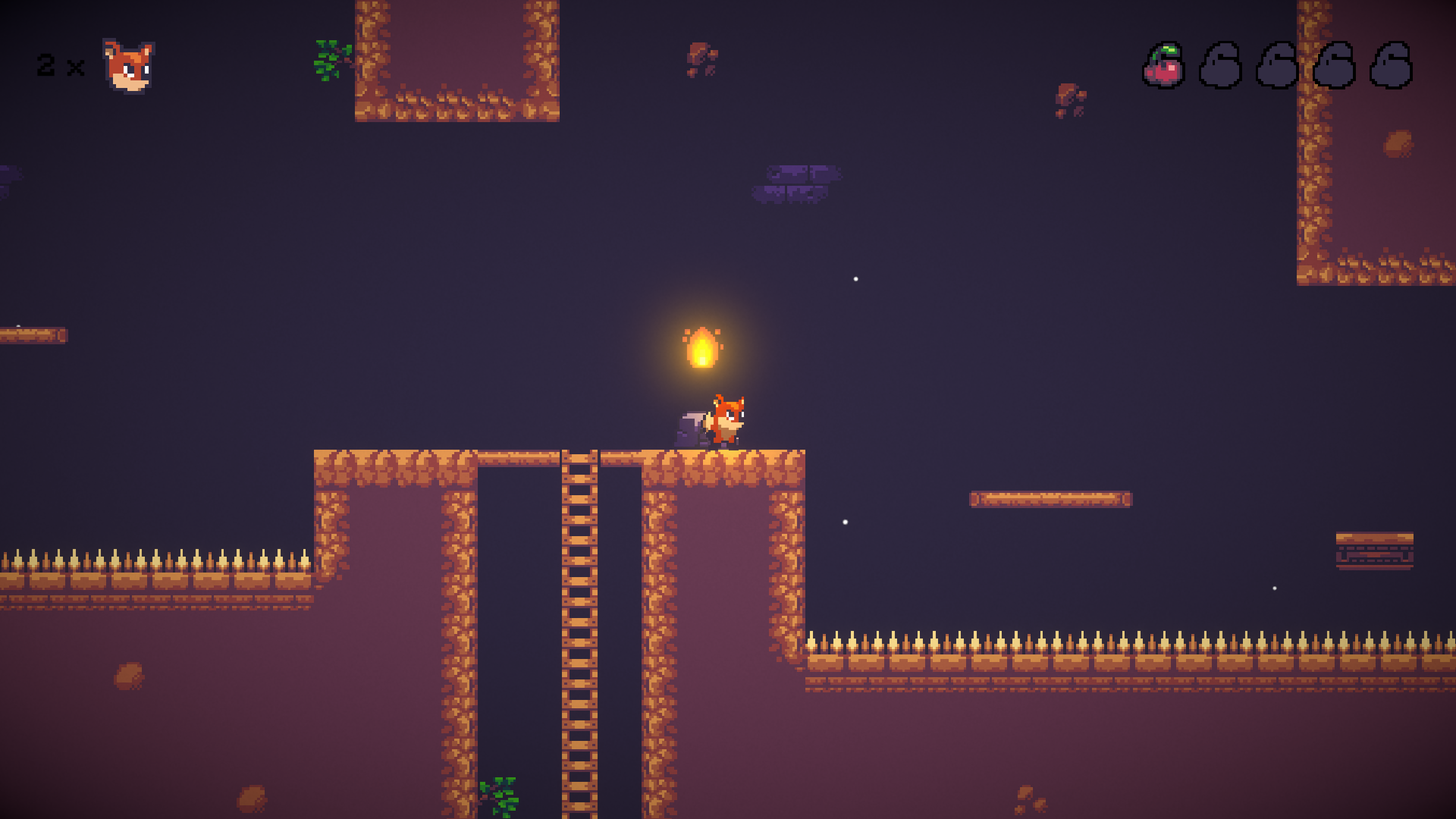1456x819 pixels.
Task: Select the collected red cherry icon
Action: pyautogui.click(x=1163, y=66)
